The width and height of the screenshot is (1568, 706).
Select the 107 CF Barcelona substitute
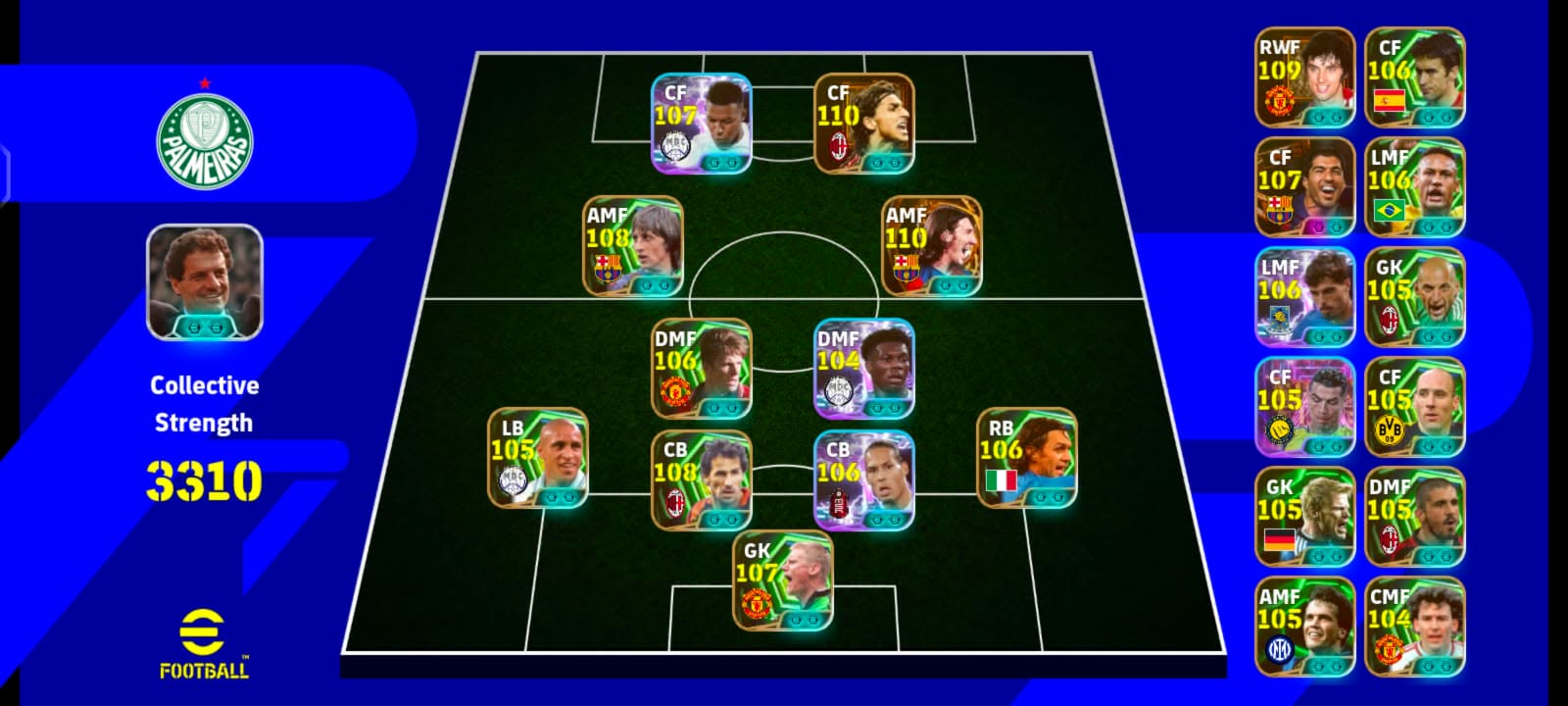pyautogui.click(x=1305, y=187)
